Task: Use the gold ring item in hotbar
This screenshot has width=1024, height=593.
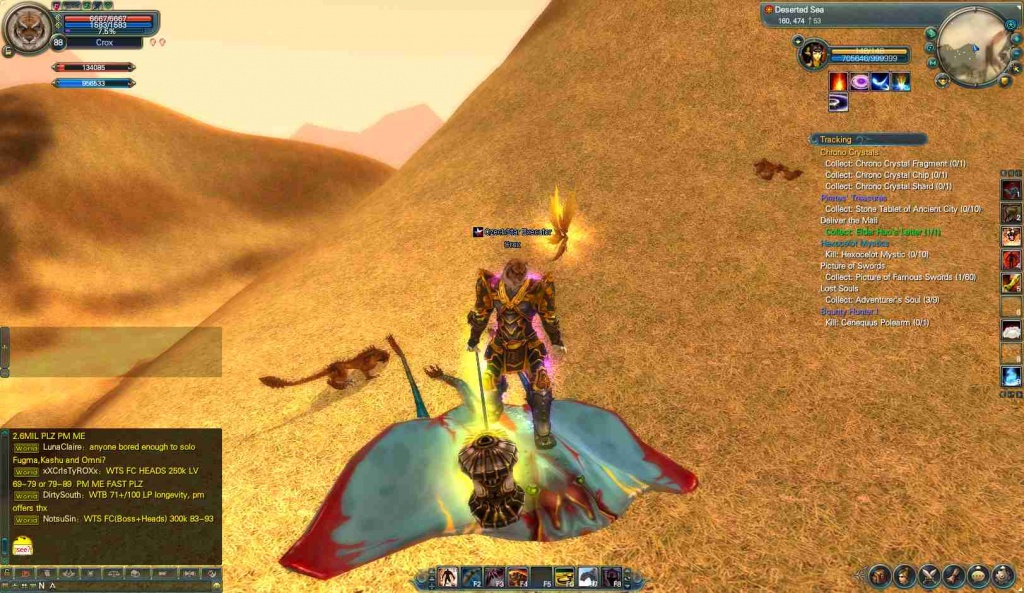Action: pos(564,577)
